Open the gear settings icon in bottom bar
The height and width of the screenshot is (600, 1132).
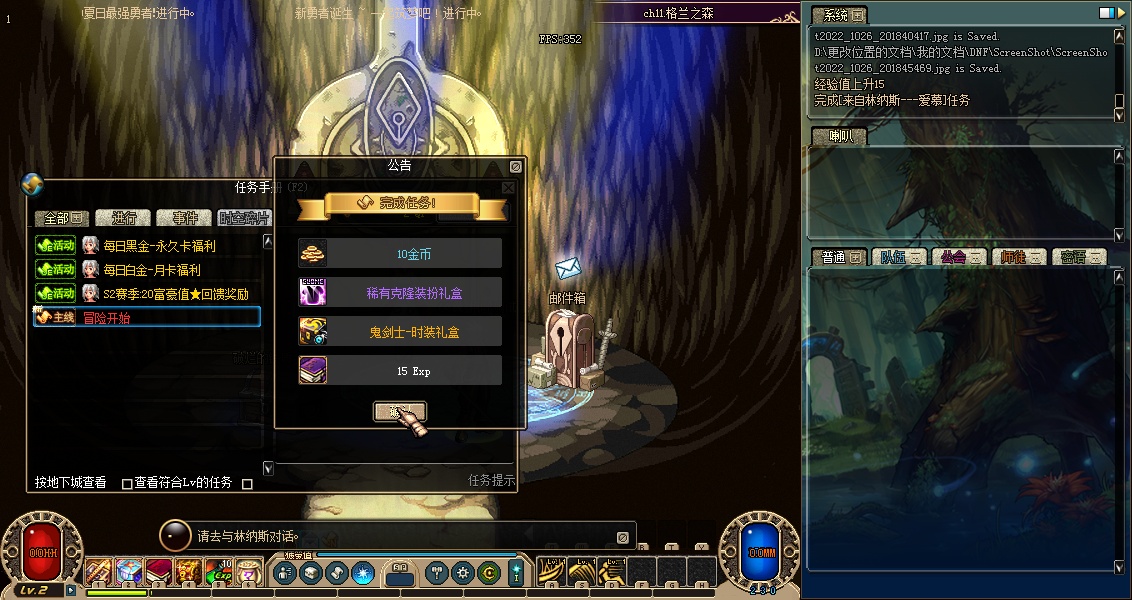[462, 573]
